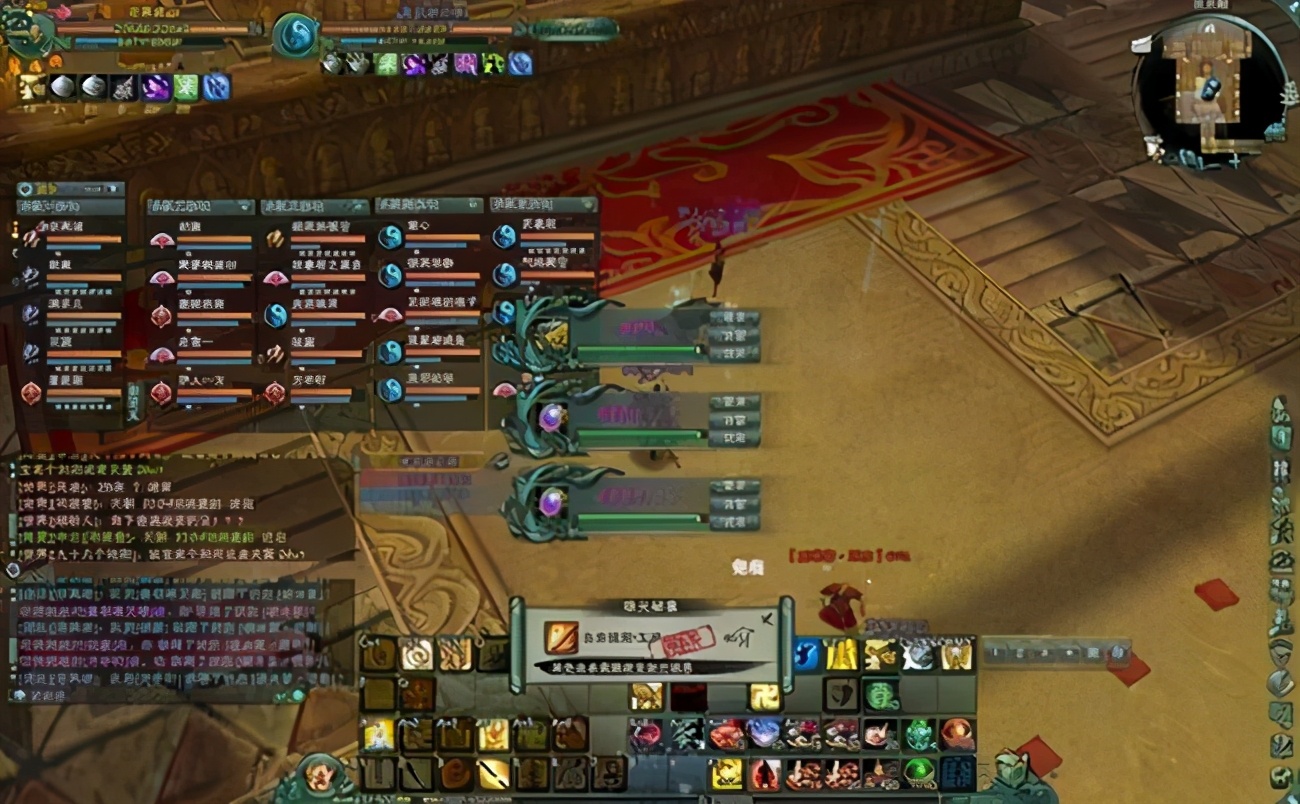The image size is (1300, 804).
Task: Use the blue rune skill at bottom-right of hotbar
Action: click(x=957, y=772)
